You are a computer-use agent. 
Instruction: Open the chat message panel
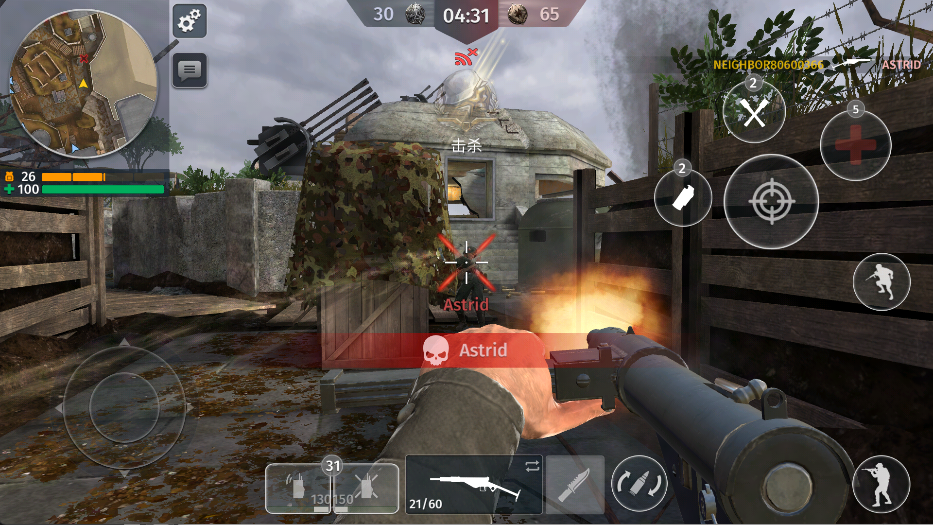(x=189, y=70)
